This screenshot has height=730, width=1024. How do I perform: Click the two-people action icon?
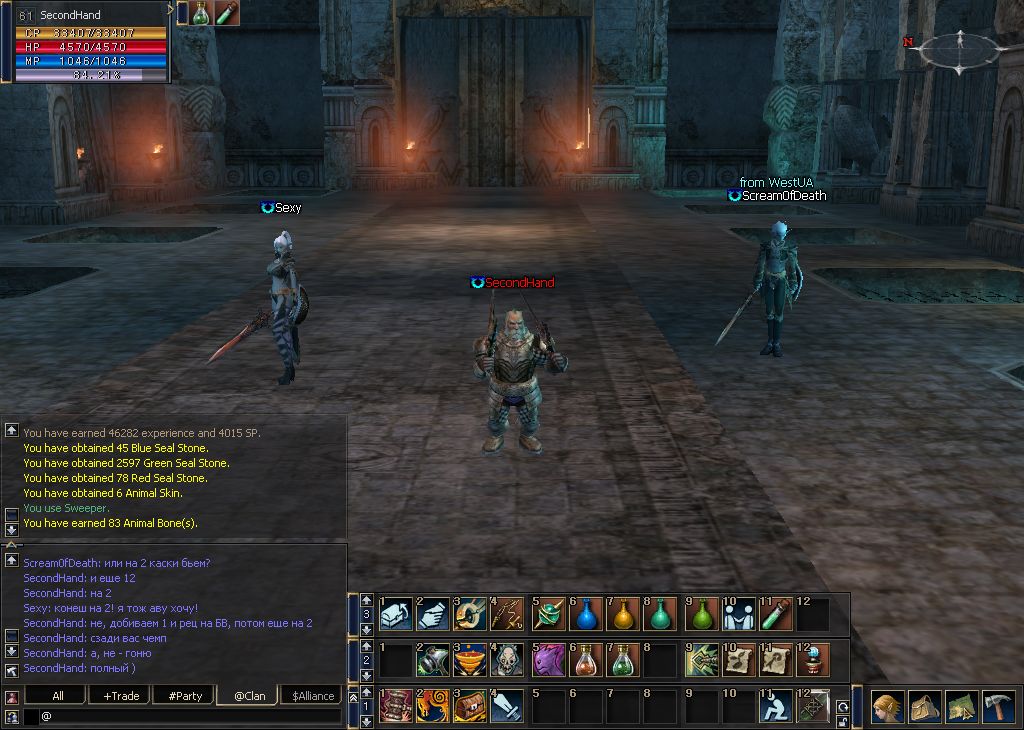pos(737,614)
